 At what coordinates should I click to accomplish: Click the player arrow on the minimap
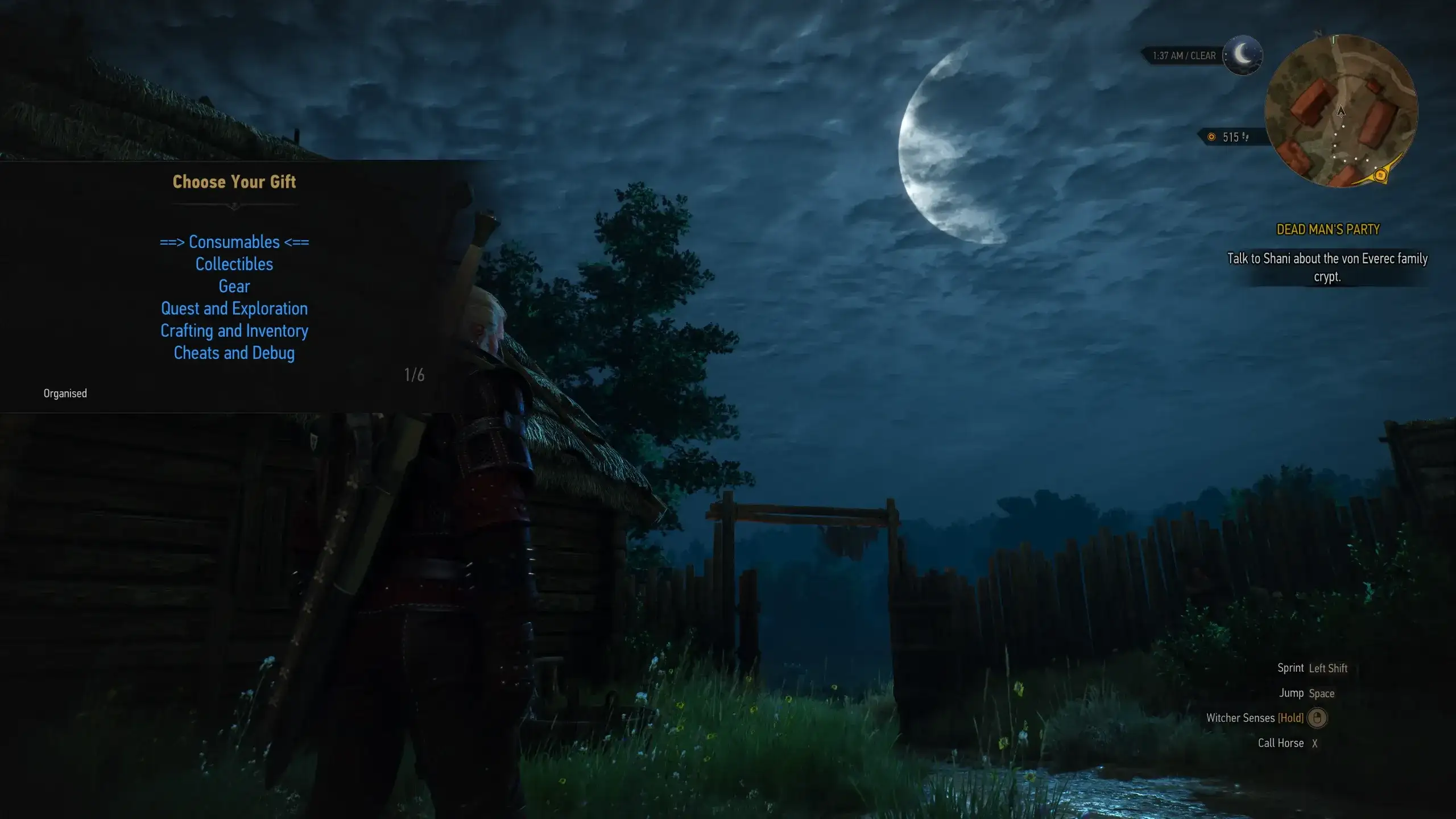[1341, 113]
